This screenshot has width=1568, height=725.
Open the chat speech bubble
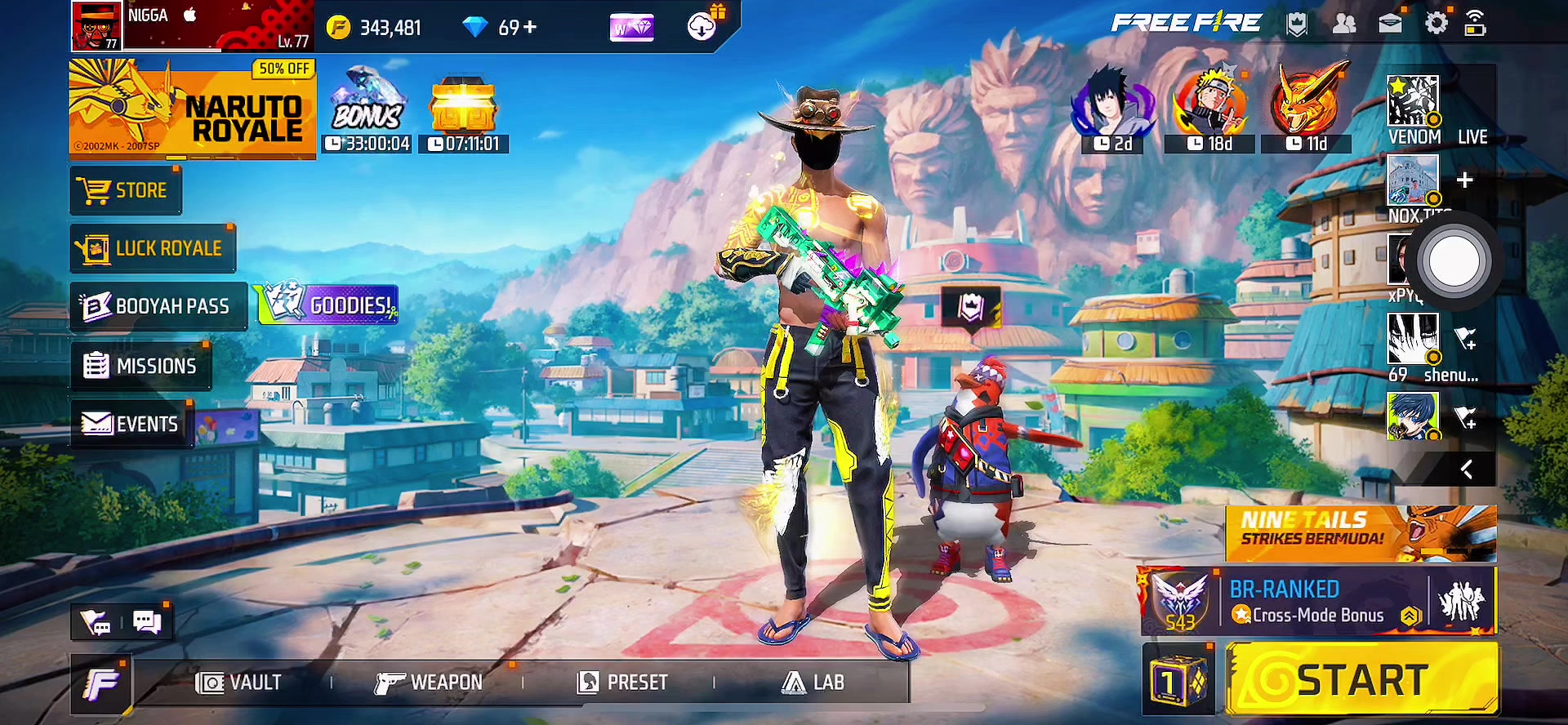click(147, 623)
